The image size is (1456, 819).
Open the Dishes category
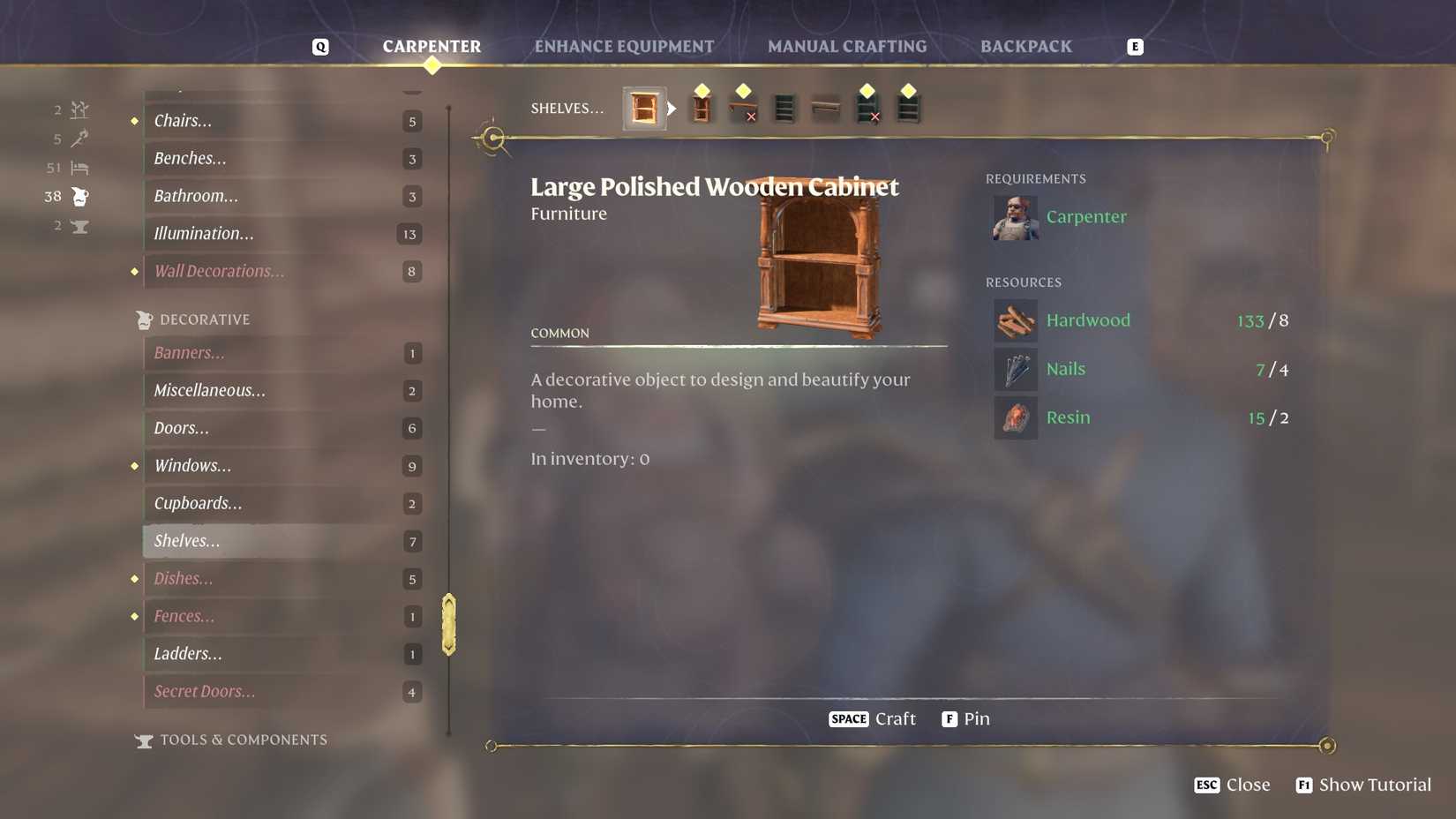pos(183,579)
